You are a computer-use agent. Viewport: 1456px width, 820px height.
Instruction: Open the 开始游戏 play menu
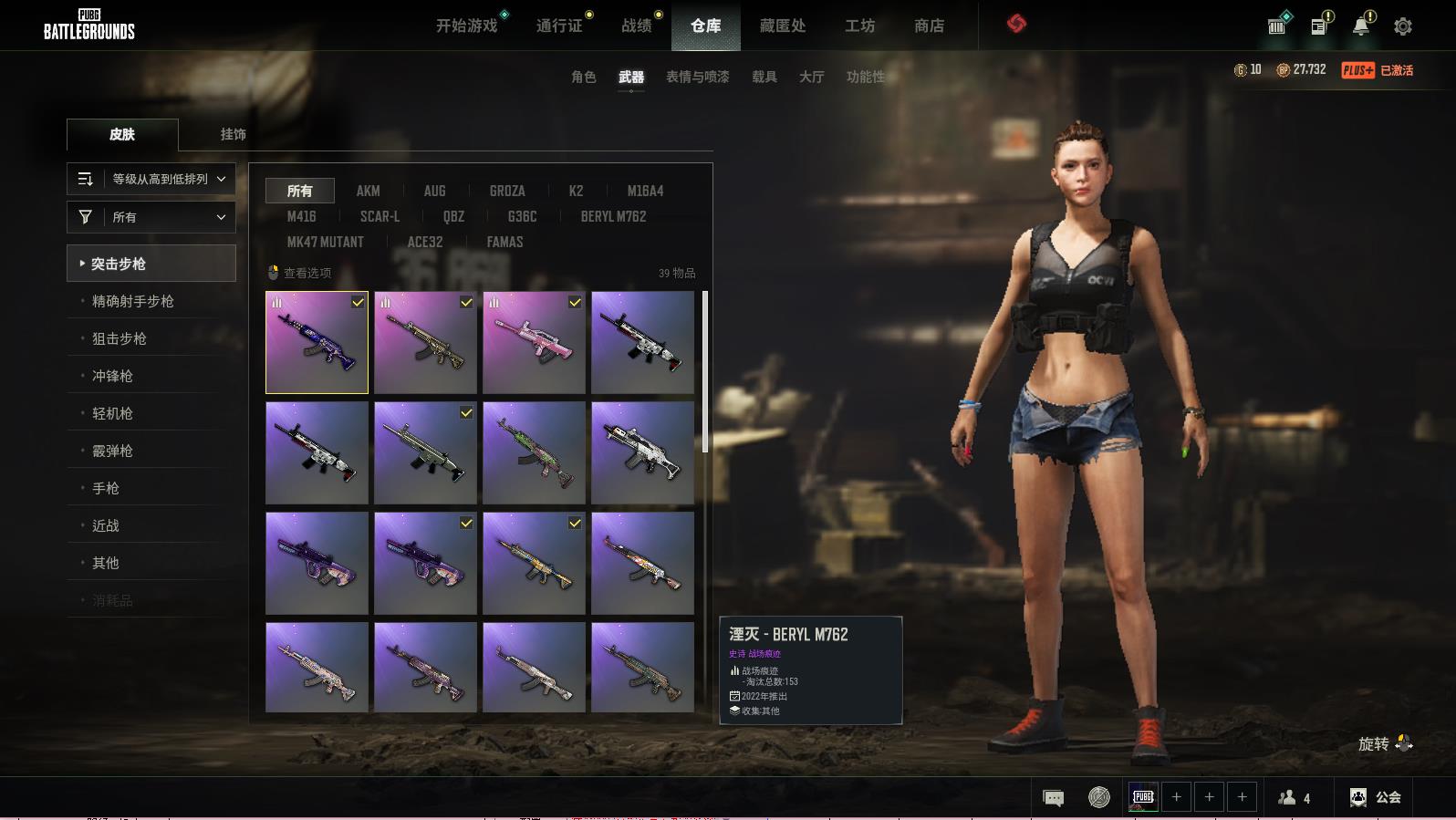(466, 26)
